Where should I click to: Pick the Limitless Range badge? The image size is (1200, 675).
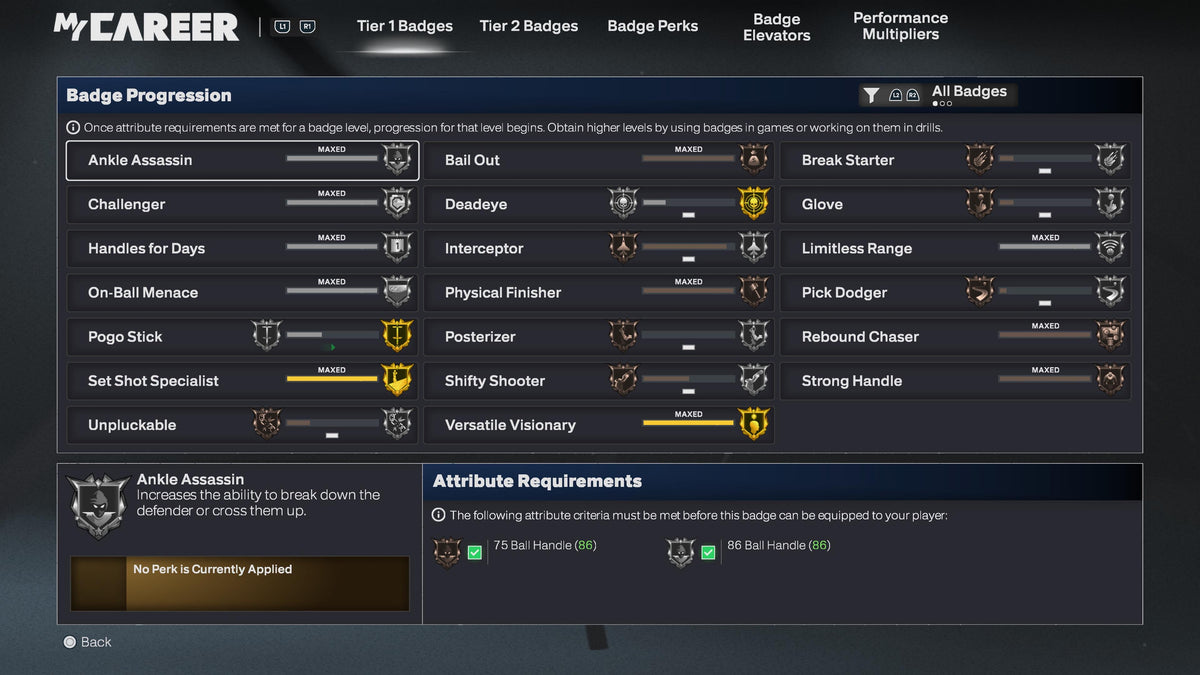tap(955, 248)
